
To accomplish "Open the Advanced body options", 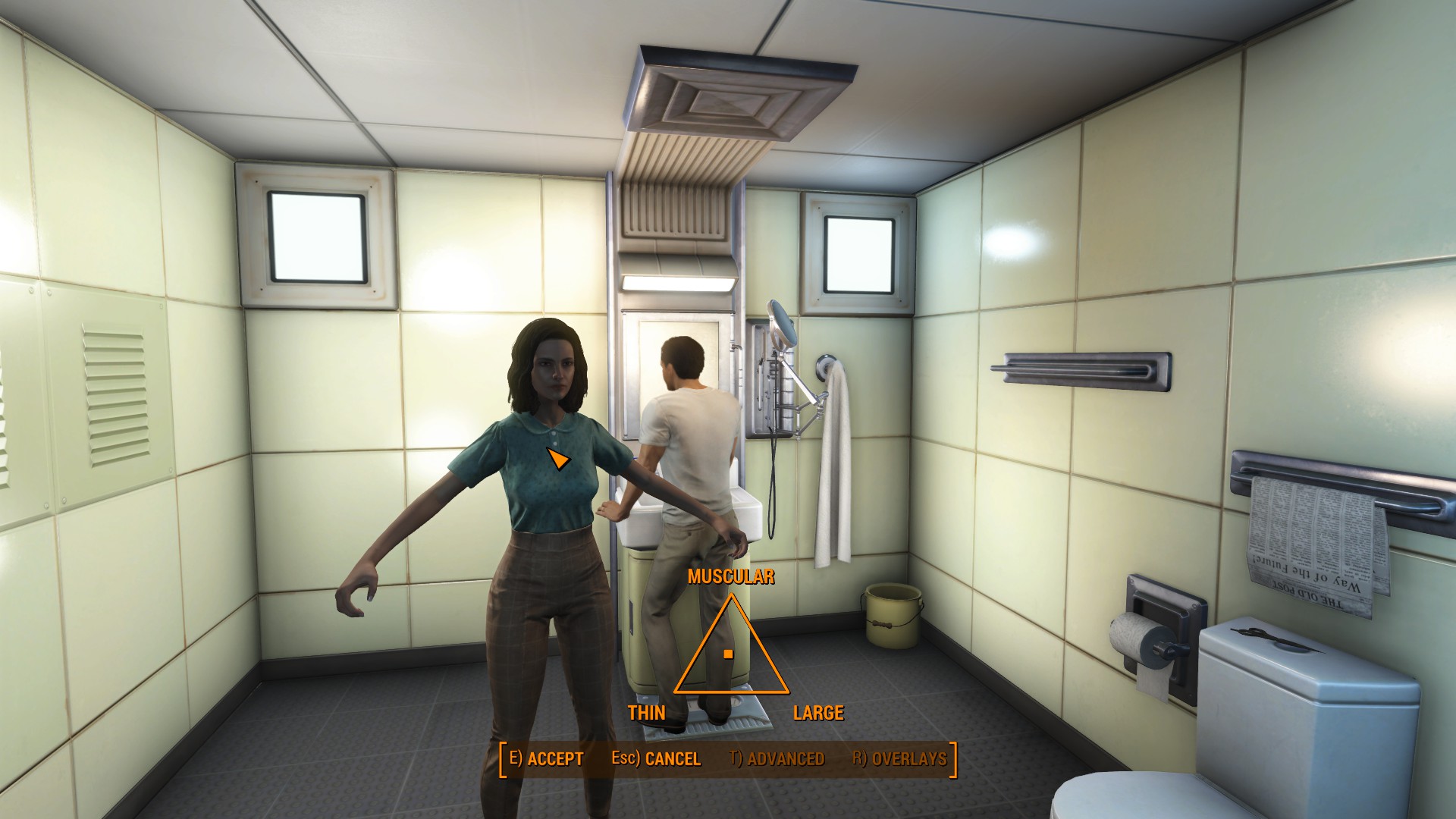I will pos(777,758).
